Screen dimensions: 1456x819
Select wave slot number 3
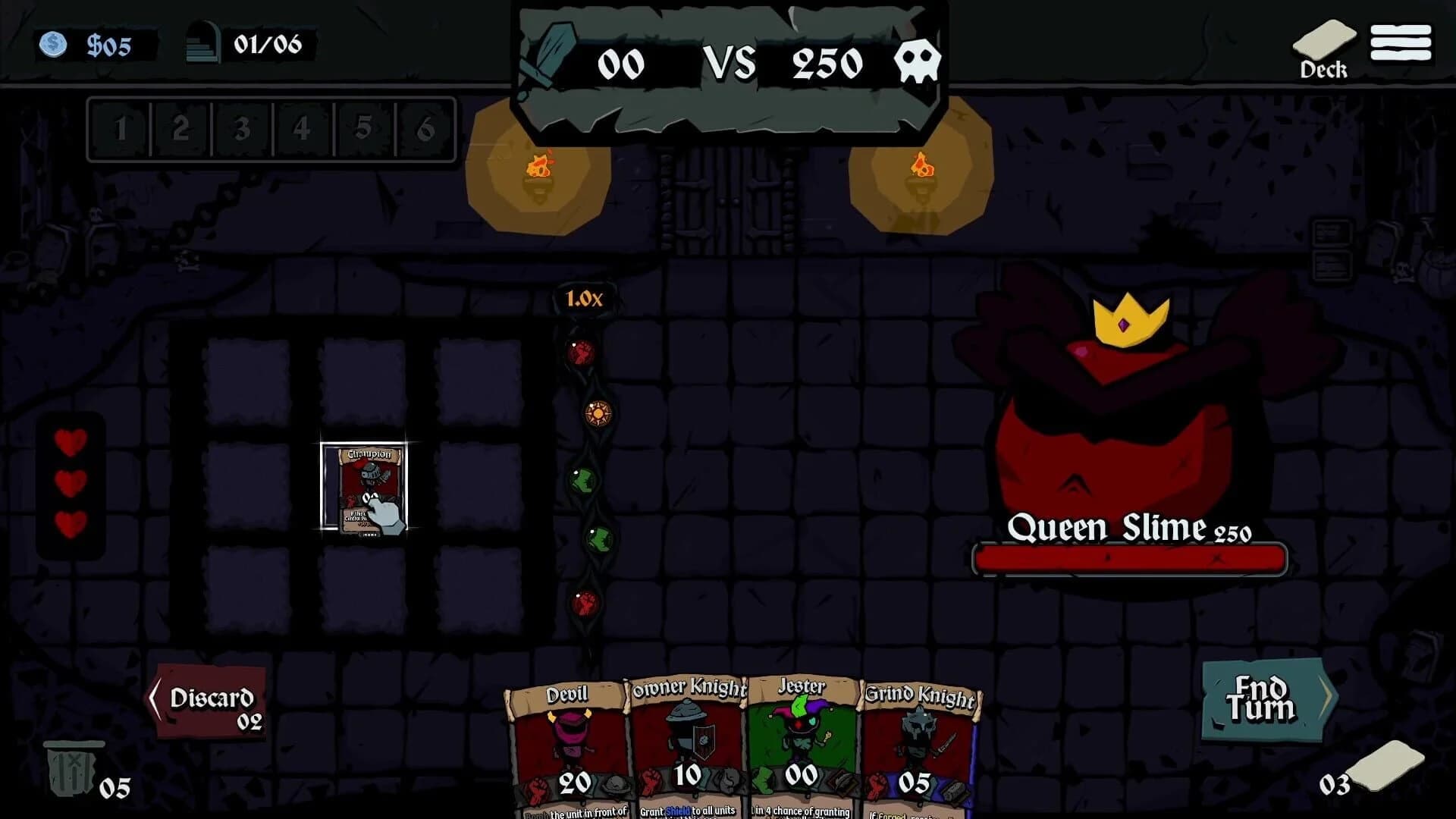click(240, 129)
